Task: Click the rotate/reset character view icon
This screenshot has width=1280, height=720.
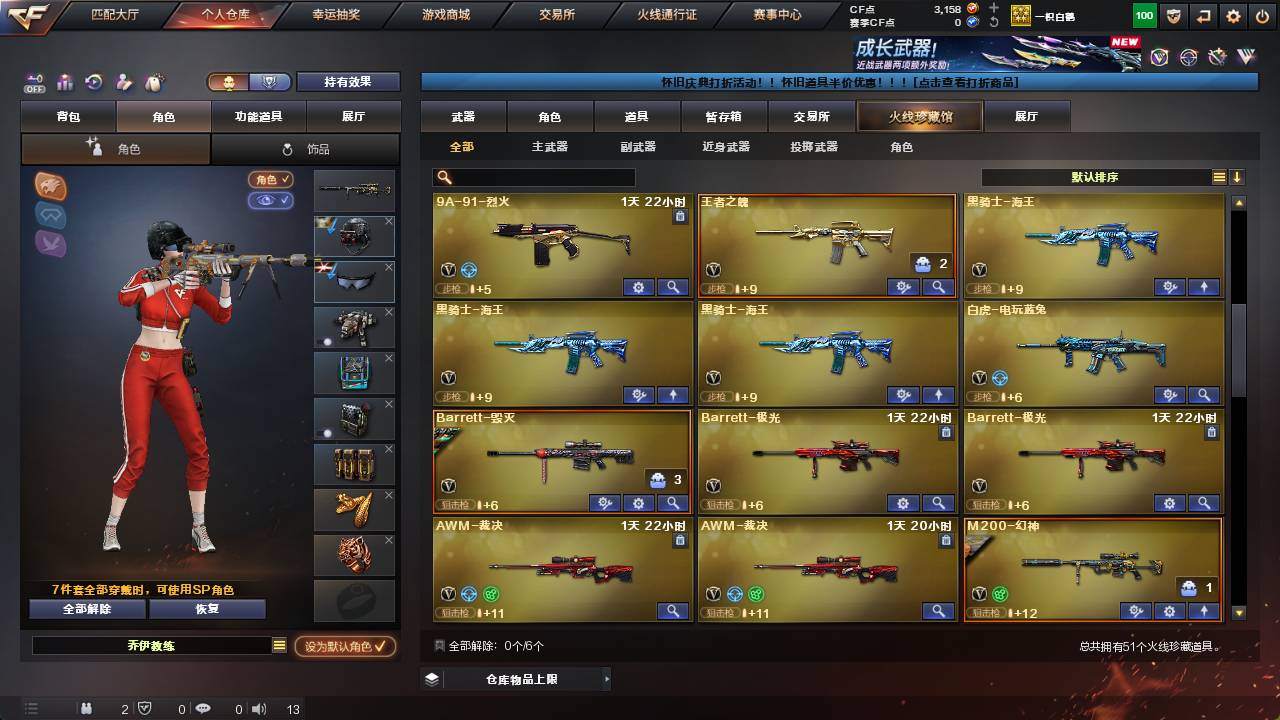Action: 92,83
